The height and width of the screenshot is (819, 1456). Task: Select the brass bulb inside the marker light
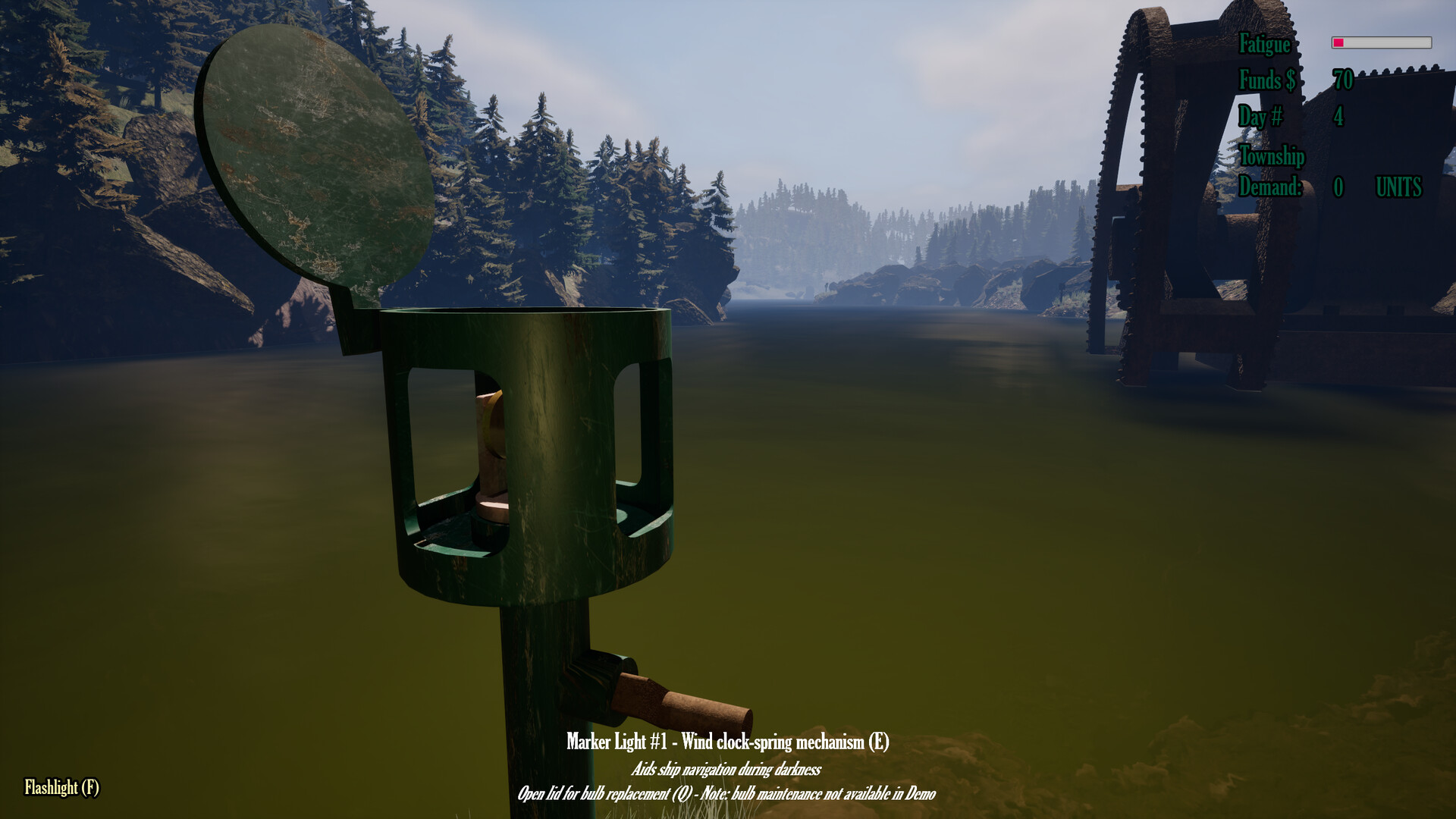click(x=493, y=455)
